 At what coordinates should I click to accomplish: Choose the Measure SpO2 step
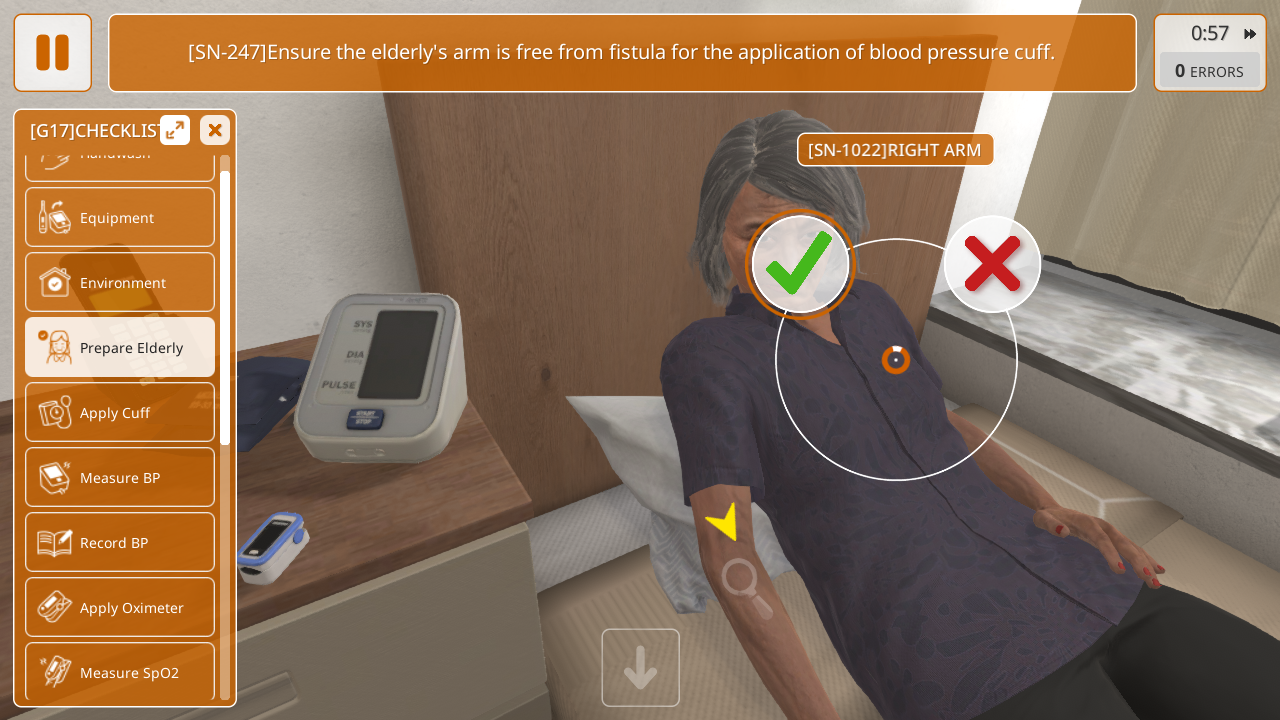(x=120, y=672)
